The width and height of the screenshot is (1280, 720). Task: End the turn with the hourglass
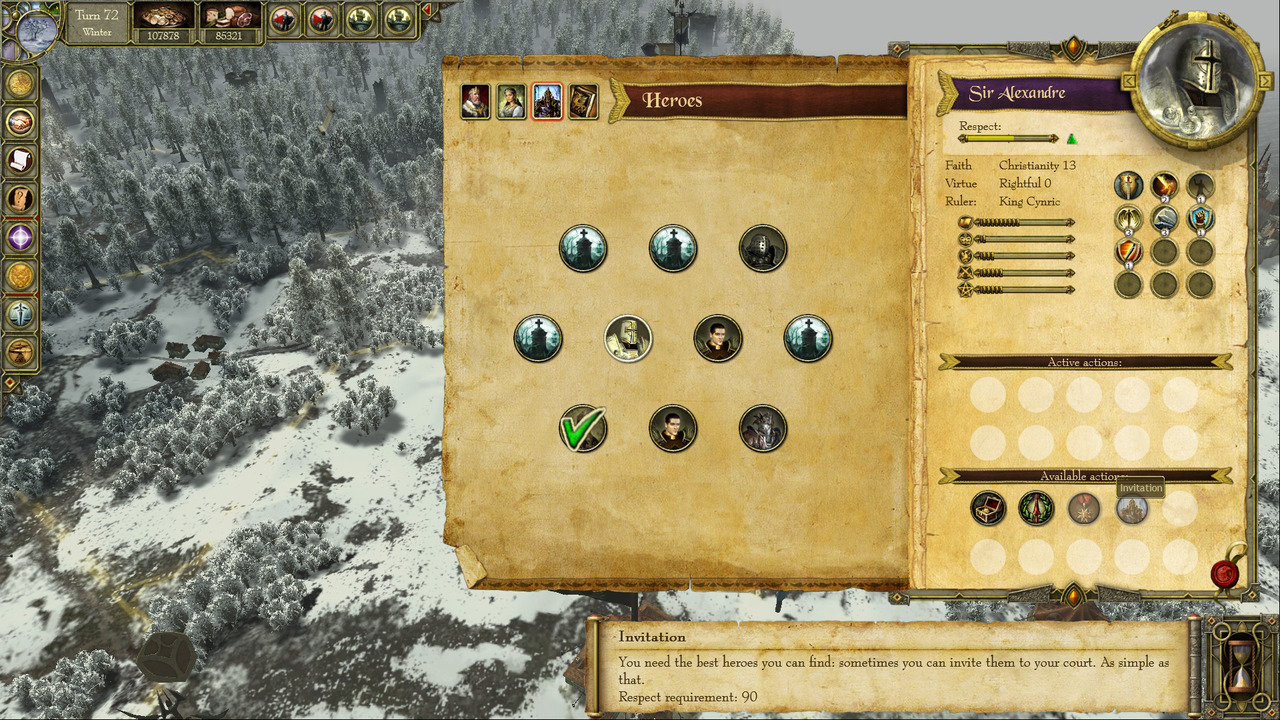coord(1241,663)
